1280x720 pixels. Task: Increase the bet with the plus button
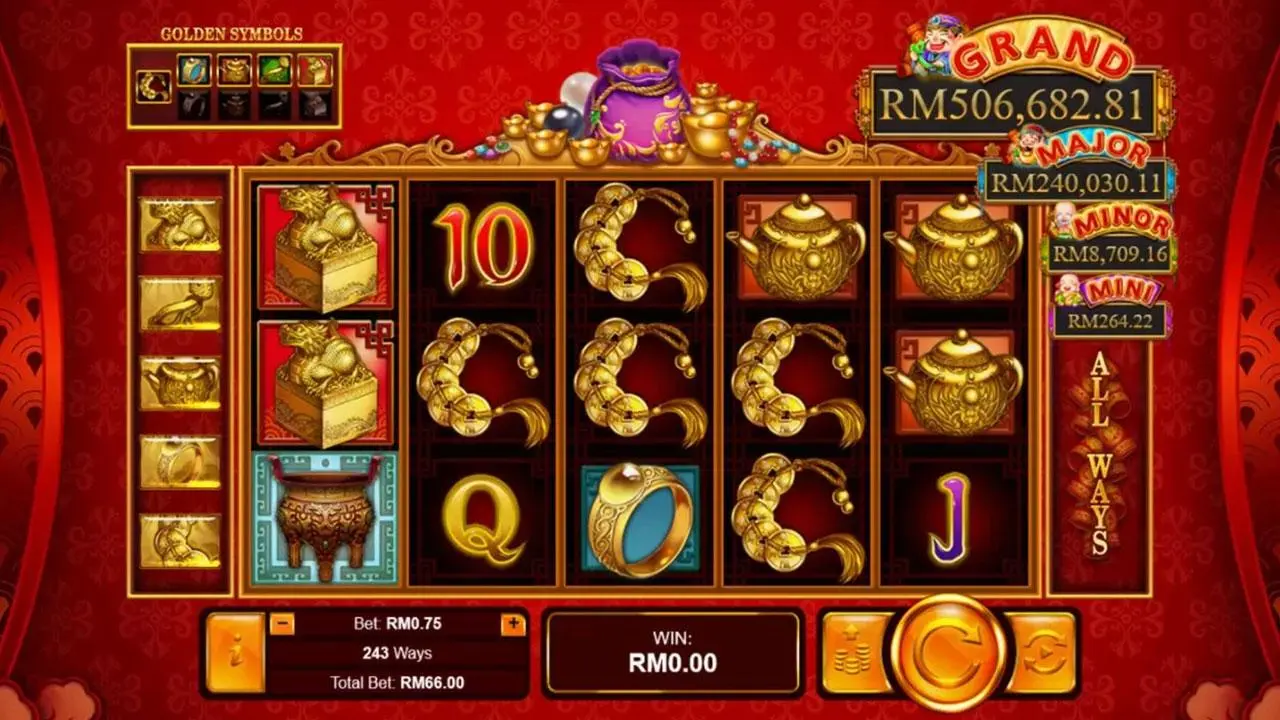click(x=512, y=622)
